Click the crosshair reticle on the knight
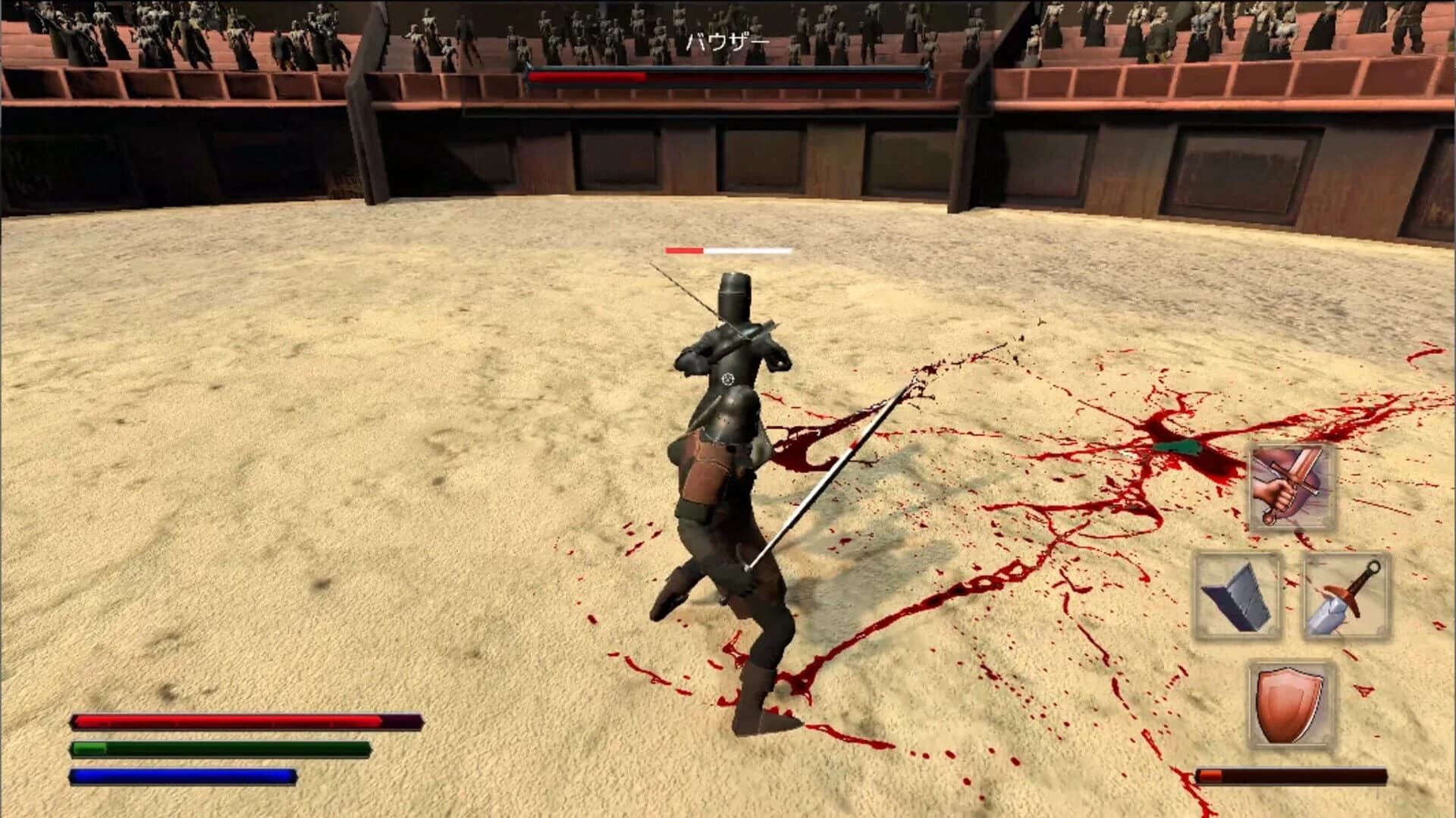The width and height of the screenshot is (1456, 818). [726, 378]
